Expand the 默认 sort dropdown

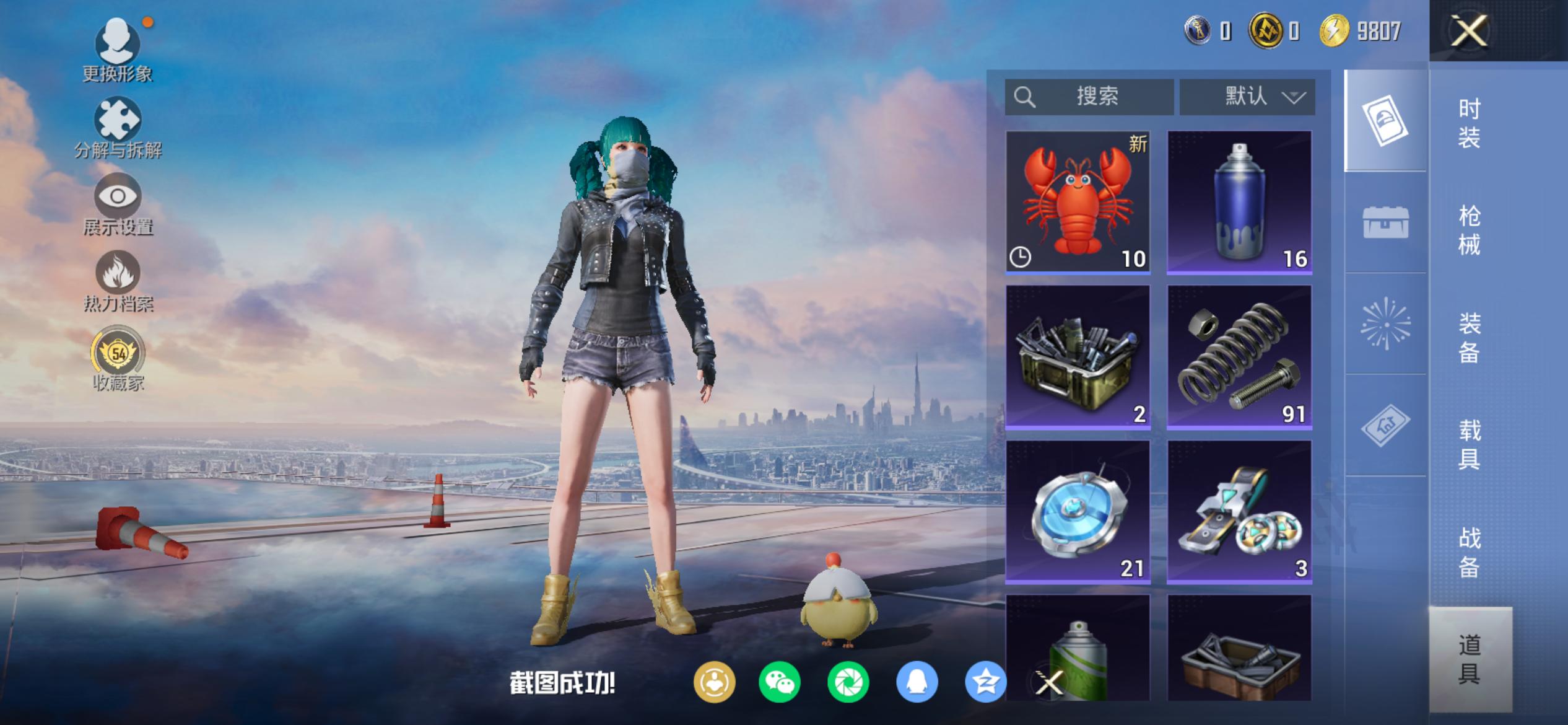coord(1247,97)
